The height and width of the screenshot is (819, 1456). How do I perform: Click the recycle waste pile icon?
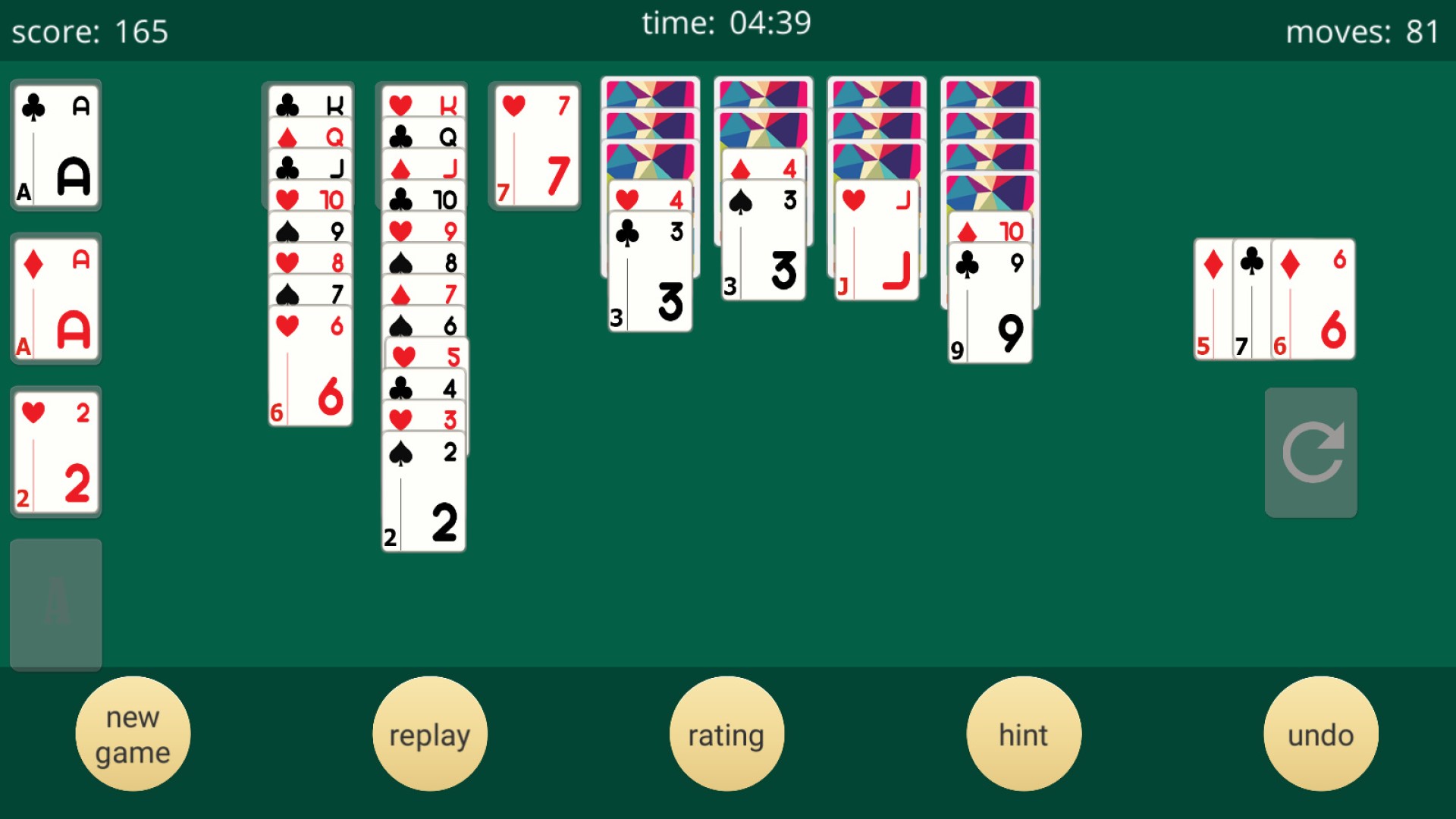(x=1310, y=452)
